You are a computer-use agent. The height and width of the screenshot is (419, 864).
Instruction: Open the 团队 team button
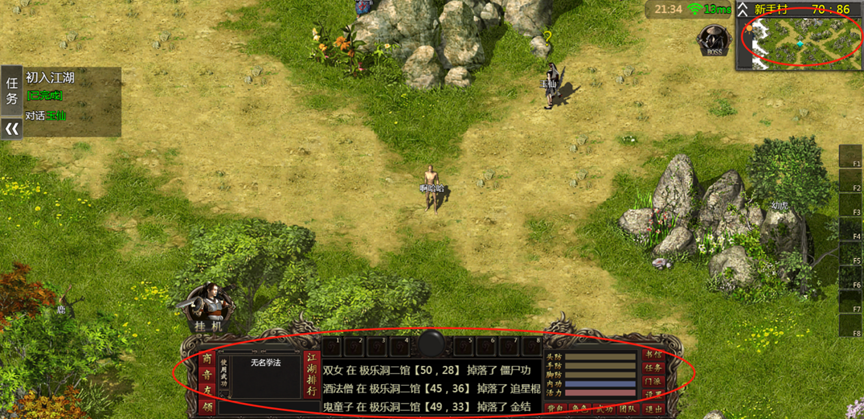(626, 408)
